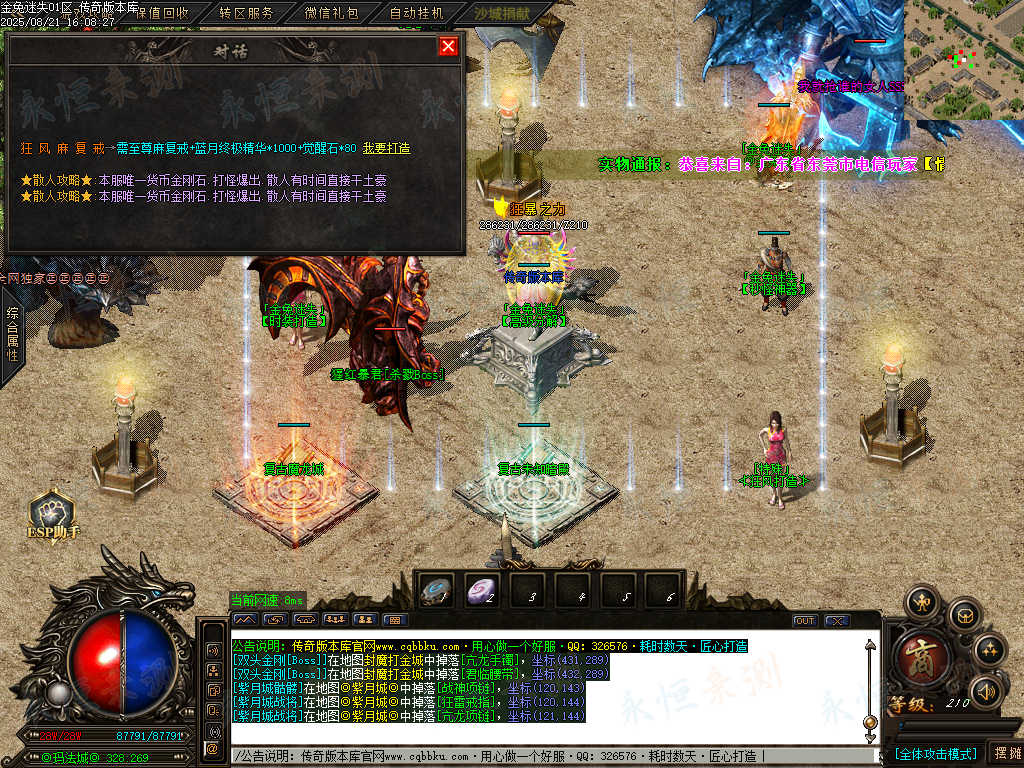Open the character figure round icon

pos(920,602)
